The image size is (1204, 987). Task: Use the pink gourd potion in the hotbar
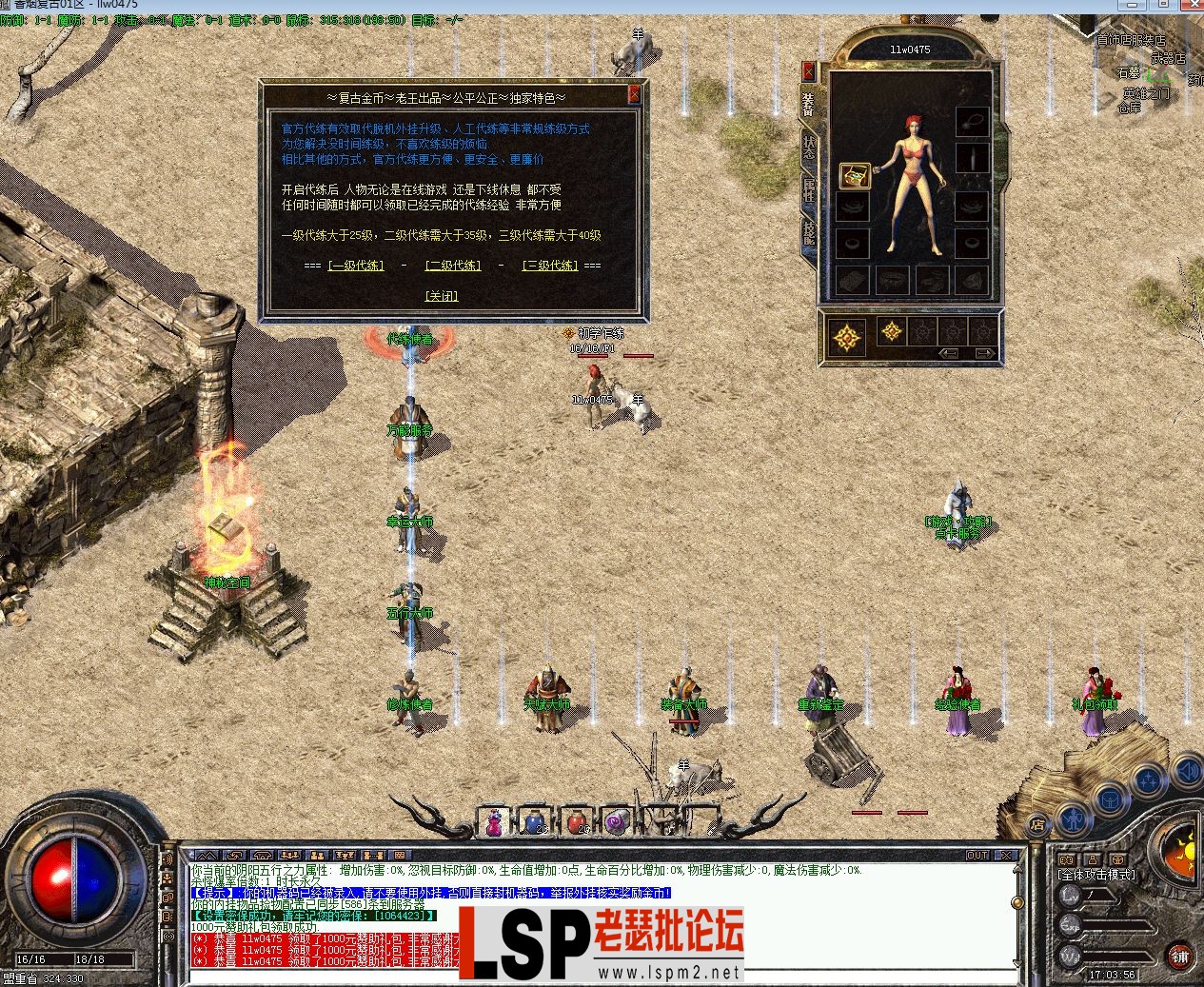tap(494, 821)
